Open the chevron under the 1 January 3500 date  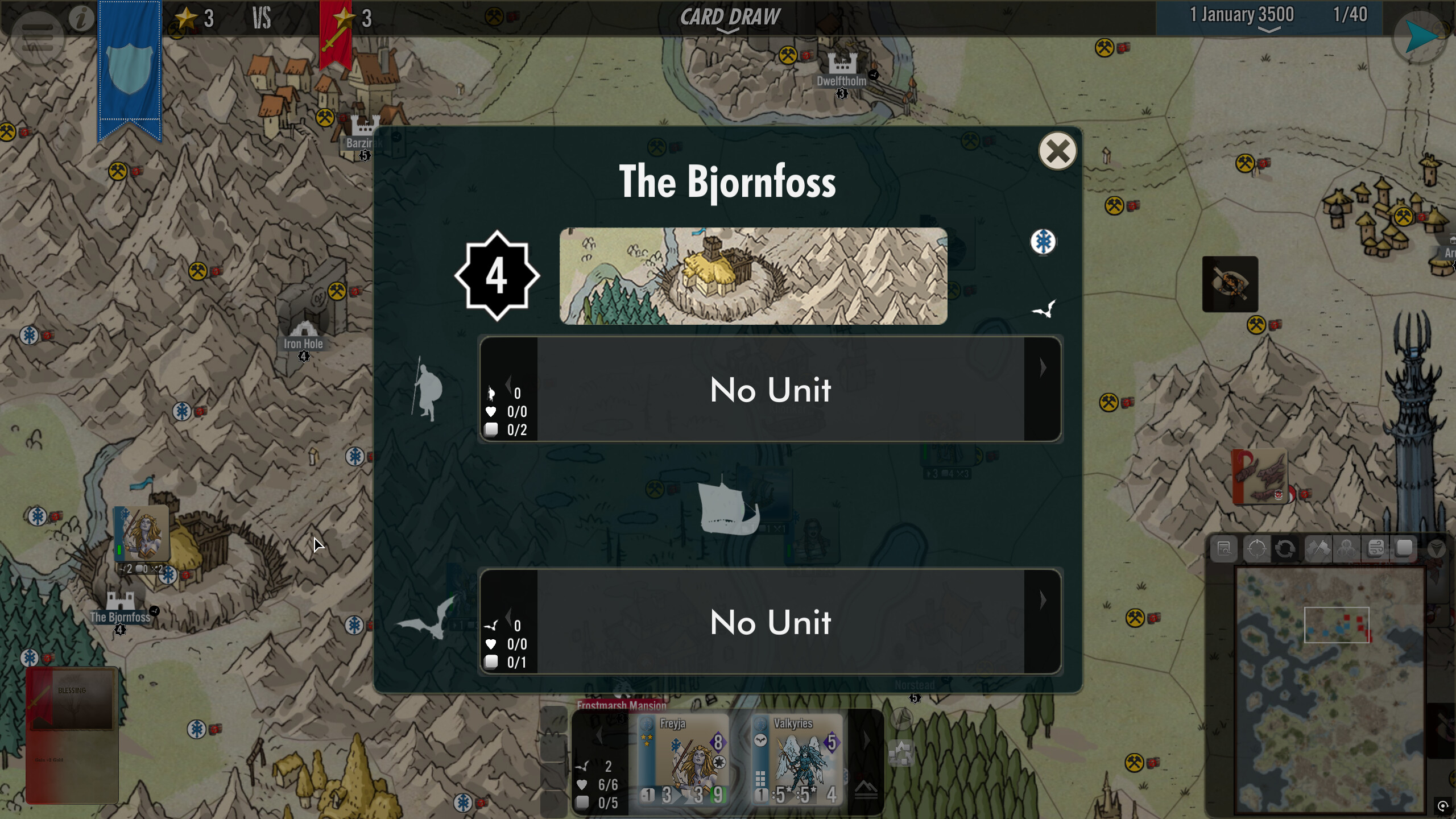pos(1268,31)
